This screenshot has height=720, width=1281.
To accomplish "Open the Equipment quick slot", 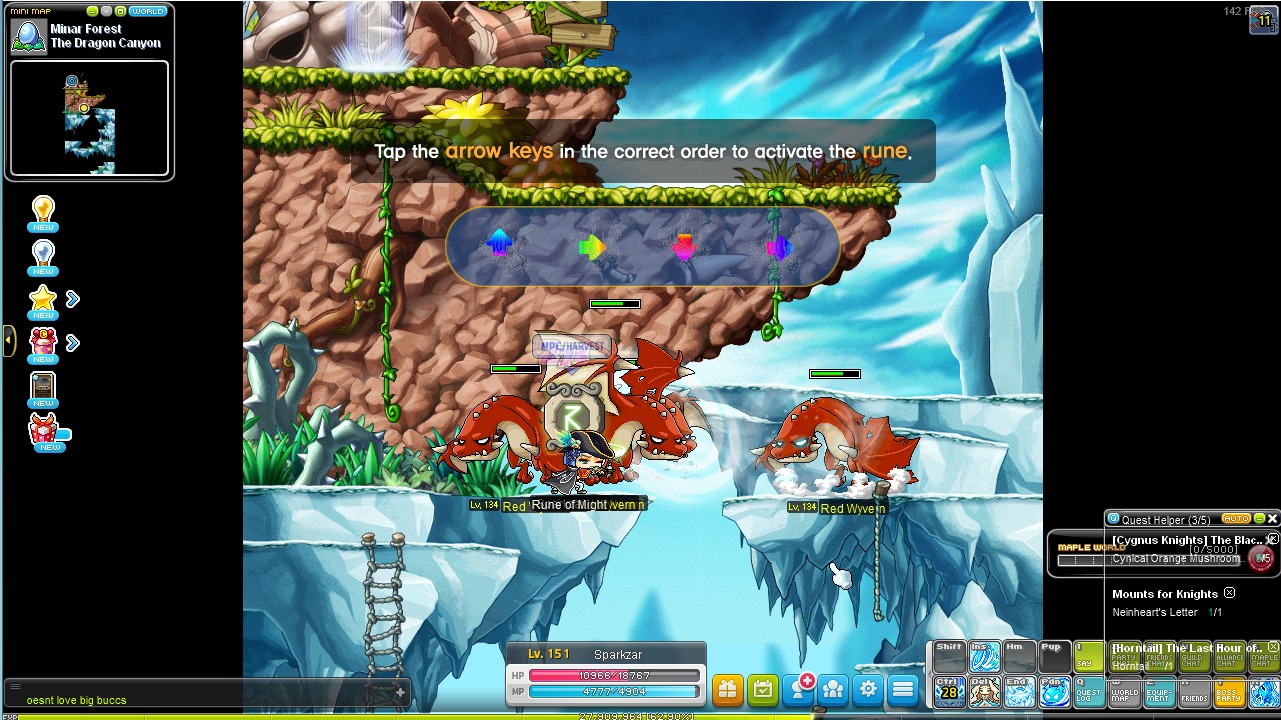I will click(x=1159, y=691).
